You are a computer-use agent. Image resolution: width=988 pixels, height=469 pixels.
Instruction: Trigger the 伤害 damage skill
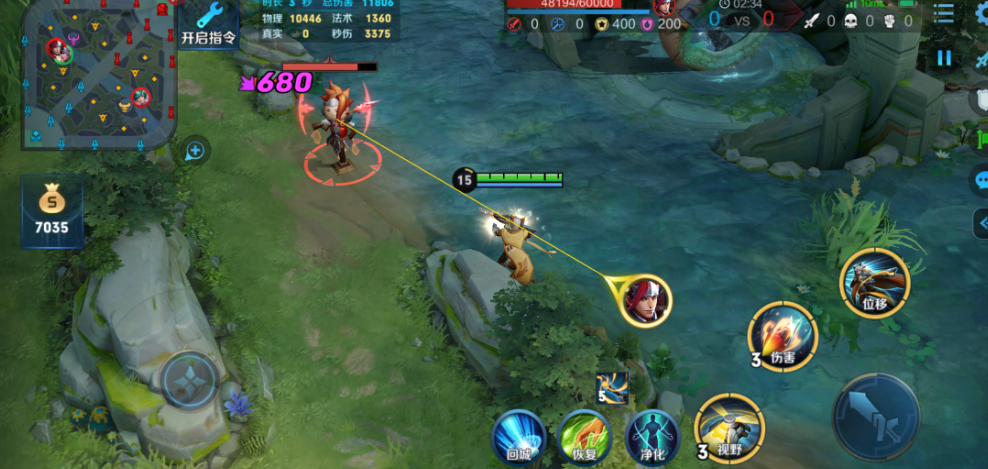click(x=783, y=336)
